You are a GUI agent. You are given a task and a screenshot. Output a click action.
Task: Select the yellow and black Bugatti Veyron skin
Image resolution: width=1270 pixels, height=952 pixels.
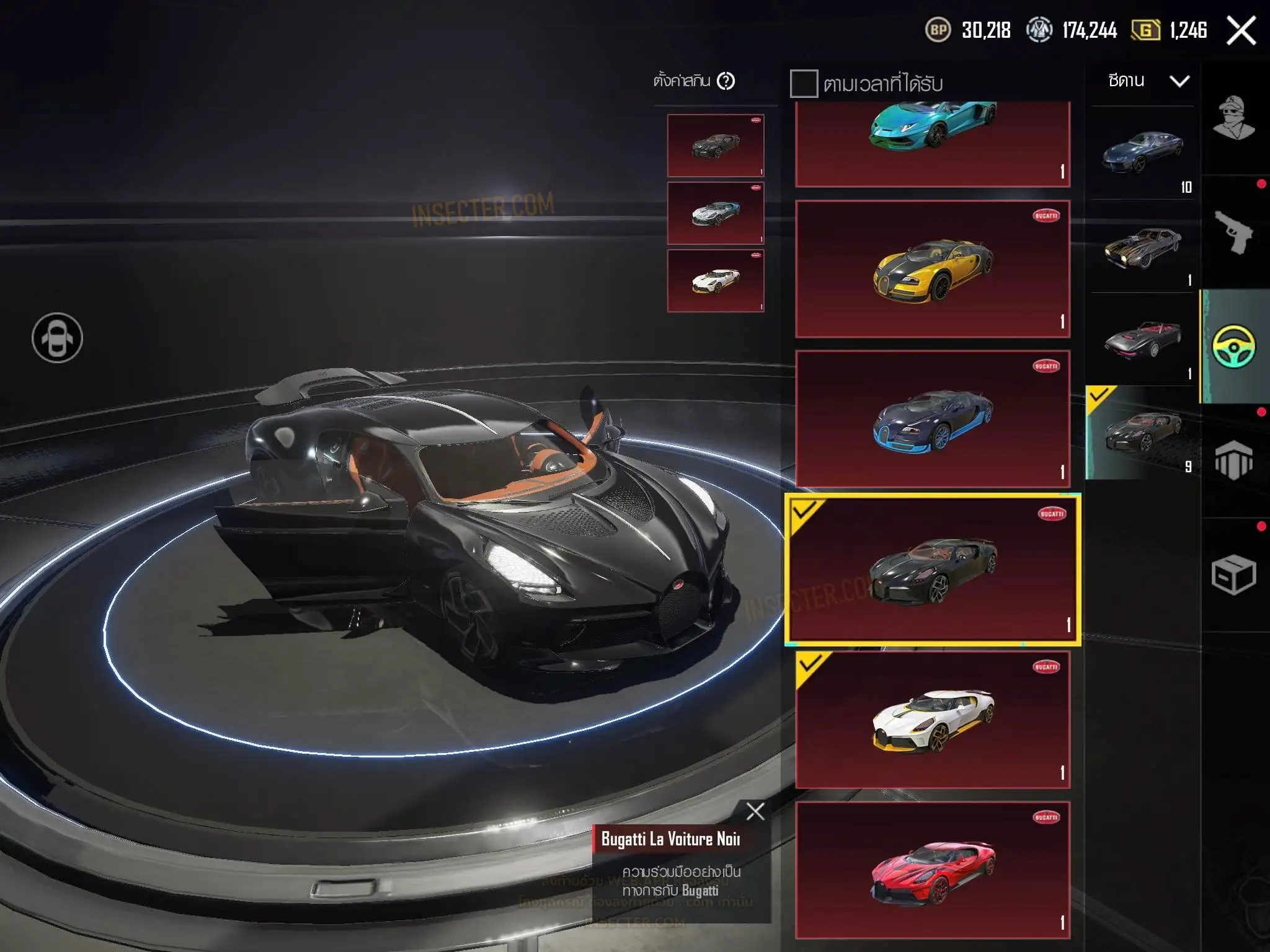pos(933,269)
